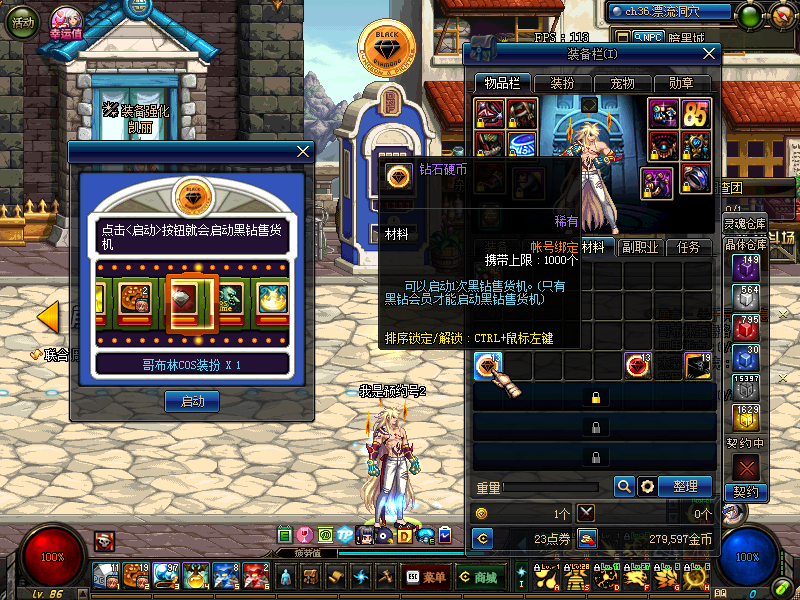Click the 整理 sort button
Screen dimensions: 800x600
(x=685, y=486)
